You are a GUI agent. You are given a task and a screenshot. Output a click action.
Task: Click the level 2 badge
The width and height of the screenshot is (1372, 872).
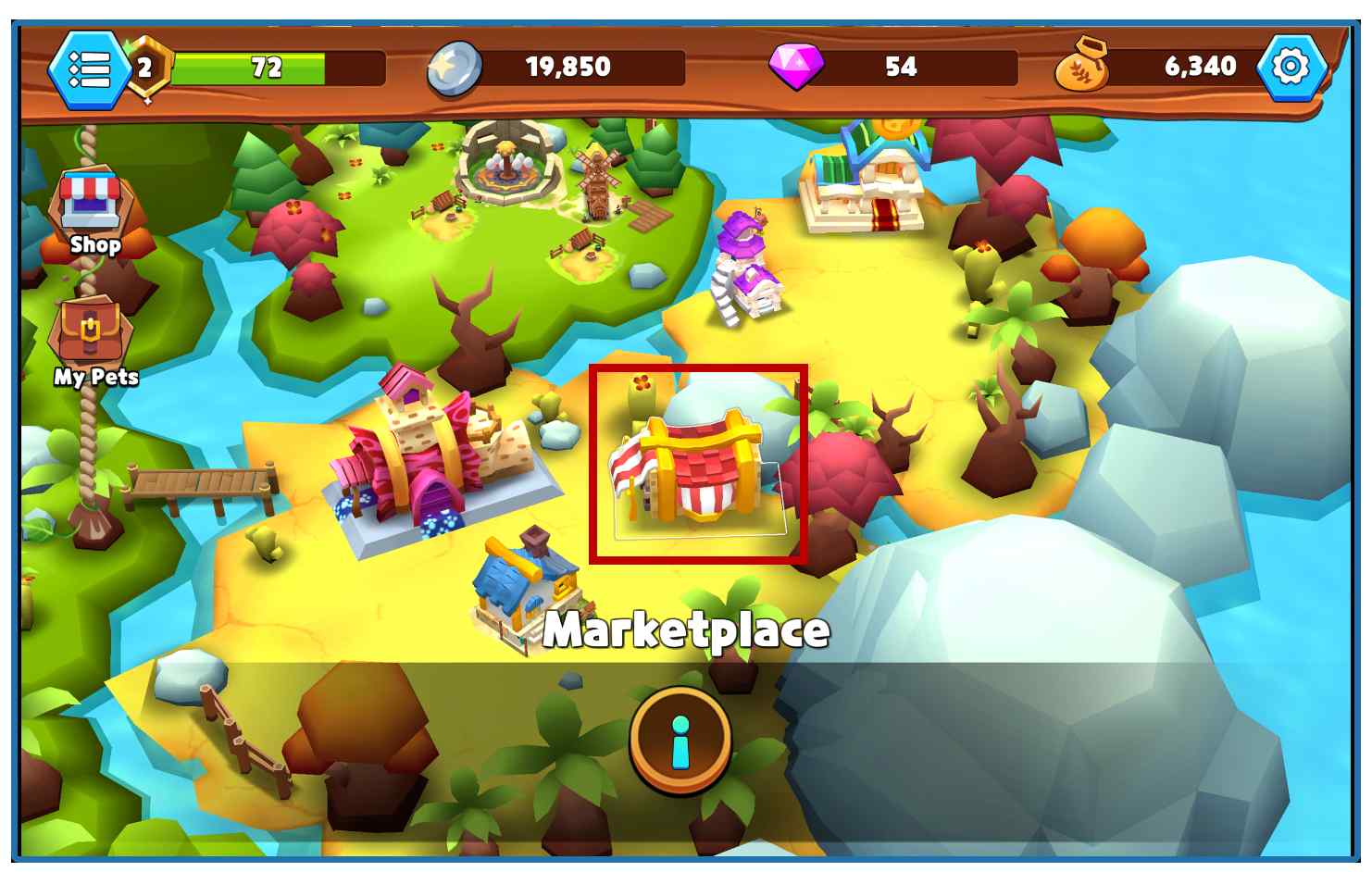[145, 67]
